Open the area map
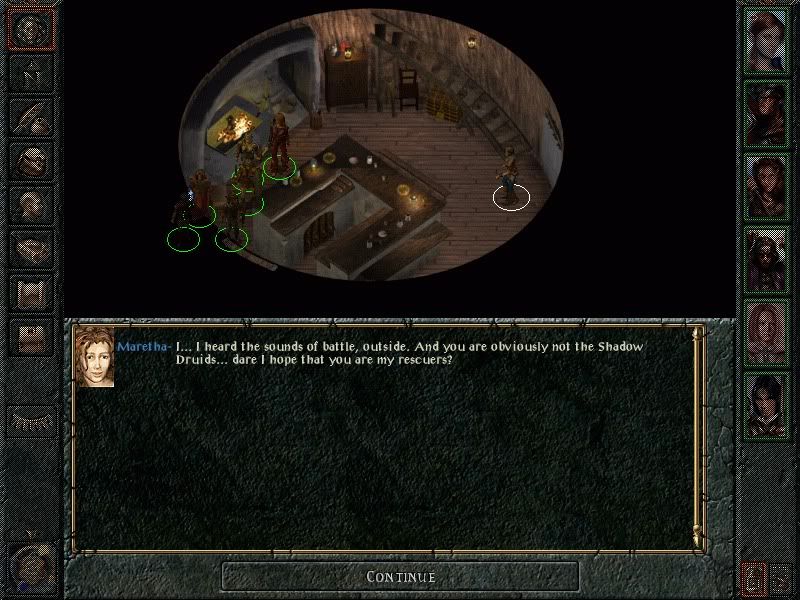 pos(30,73)
